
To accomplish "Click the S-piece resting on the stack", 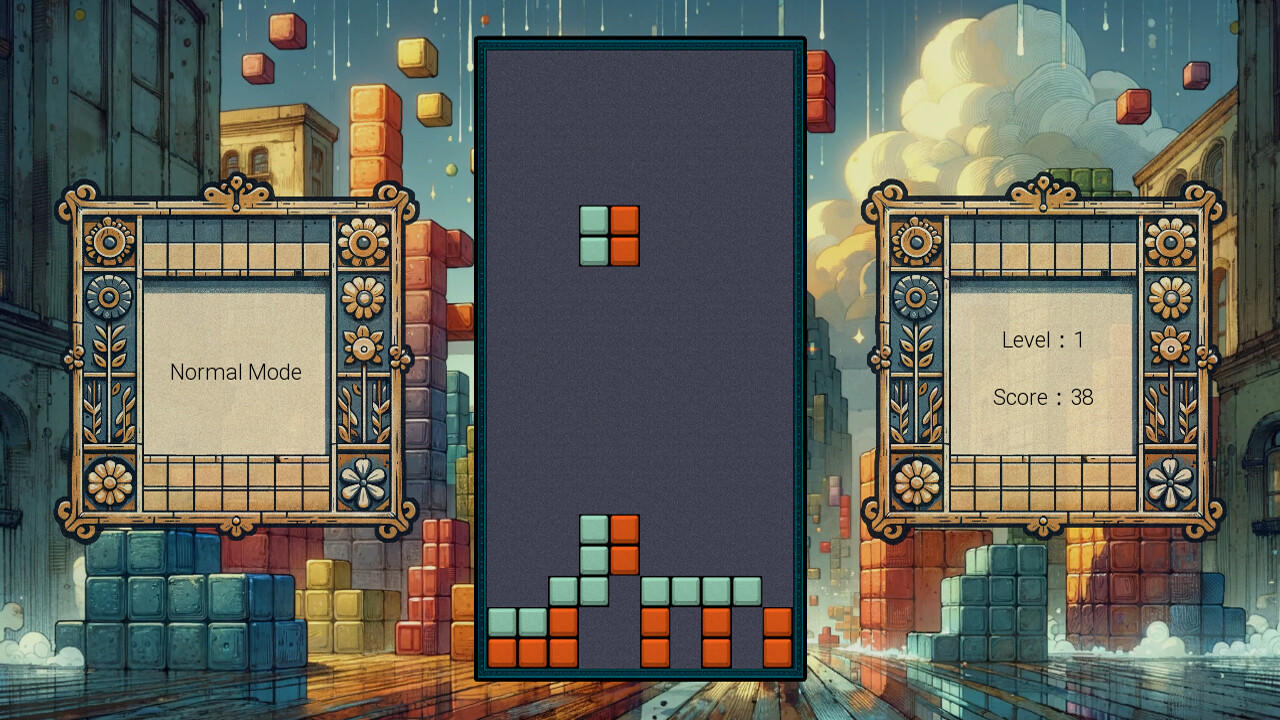I will pos(609,545).
